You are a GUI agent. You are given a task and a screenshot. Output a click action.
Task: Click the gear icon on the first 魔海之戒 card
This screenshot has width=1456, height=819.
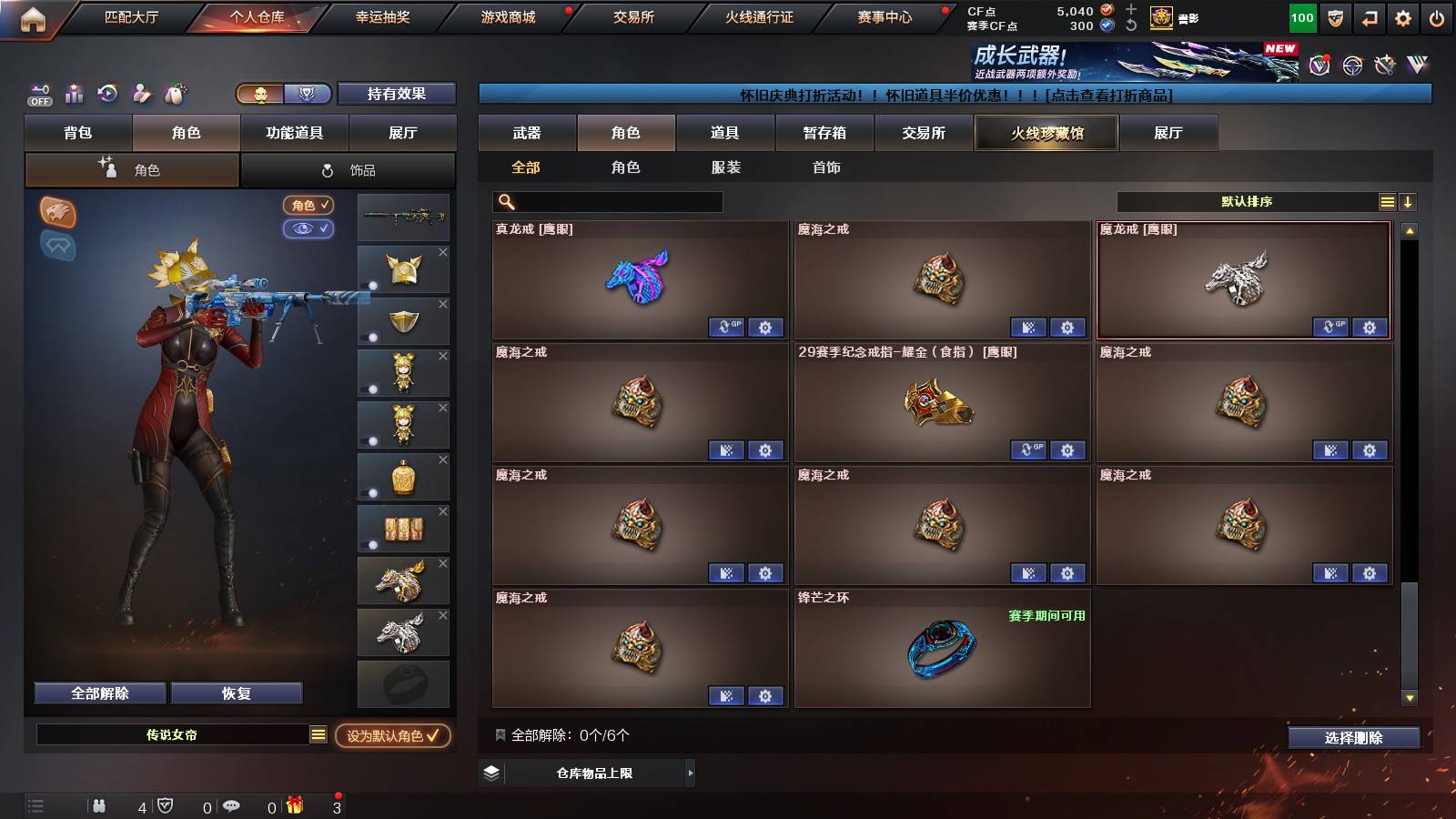click(1067, 327)
